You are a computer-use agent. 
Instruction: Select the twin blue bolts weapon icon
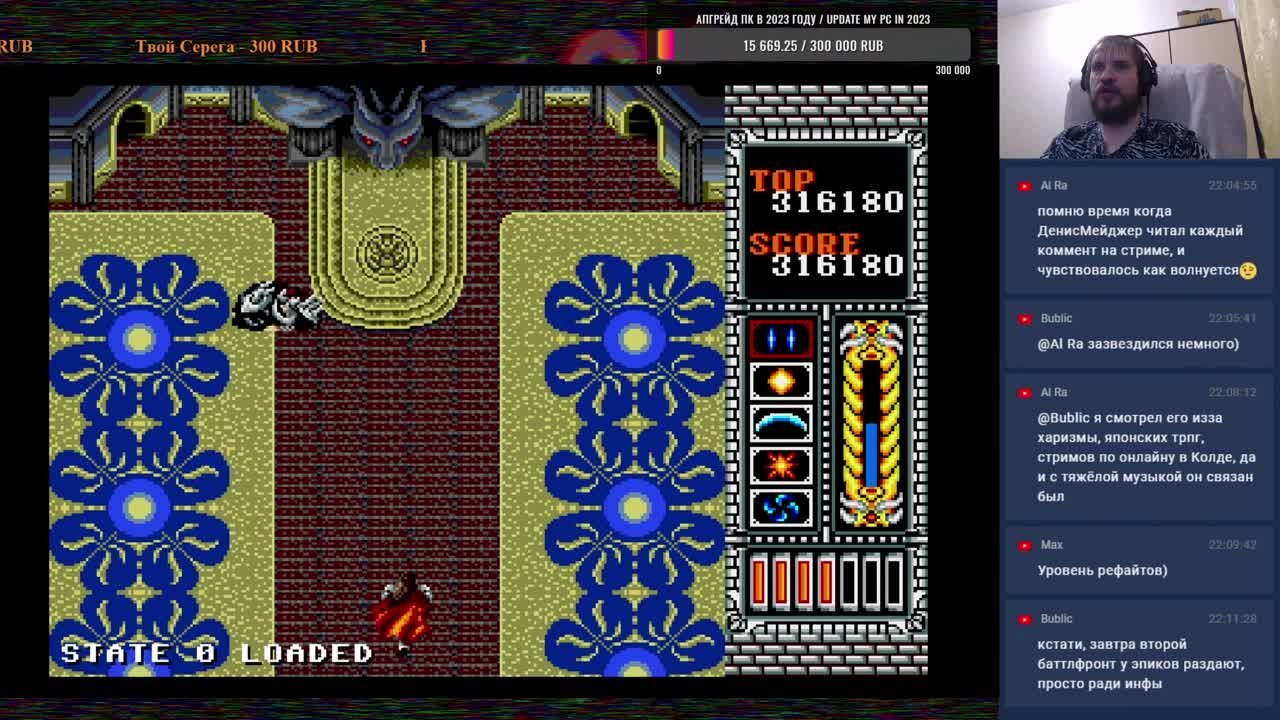(x=781, y=340)
